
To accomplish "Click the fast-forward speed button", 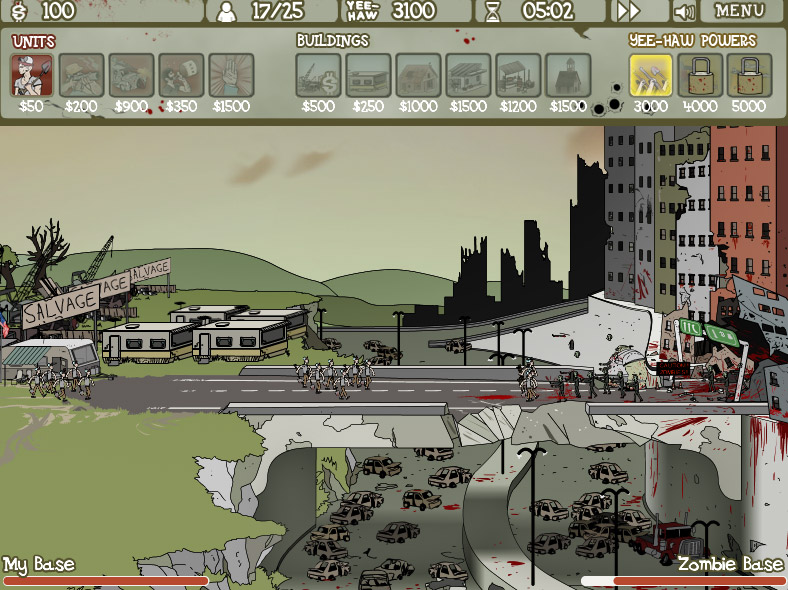I will pos(628,11).
